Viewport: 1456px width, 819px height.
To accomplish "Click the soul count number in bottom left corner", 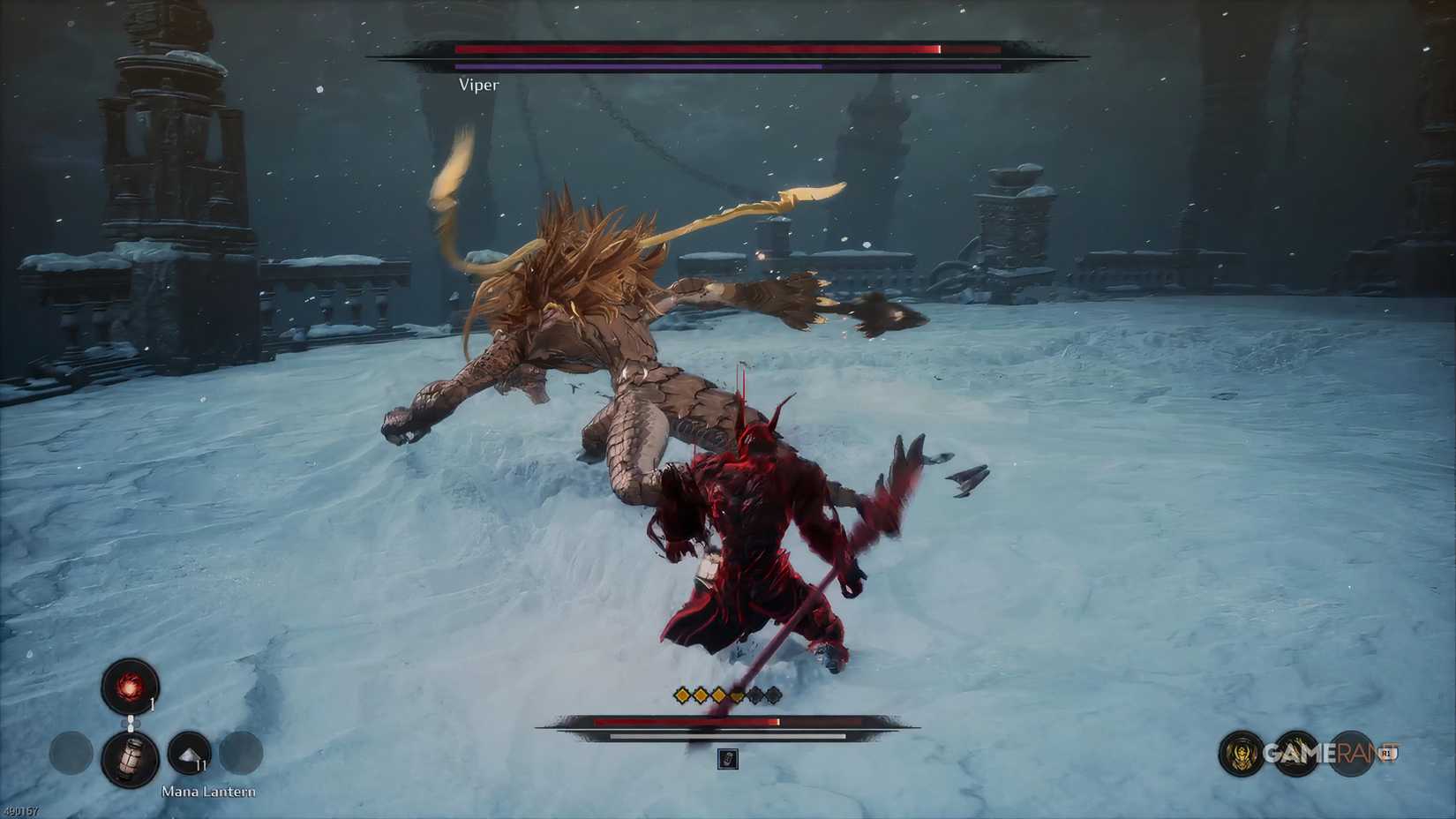I will coord(20,810).
